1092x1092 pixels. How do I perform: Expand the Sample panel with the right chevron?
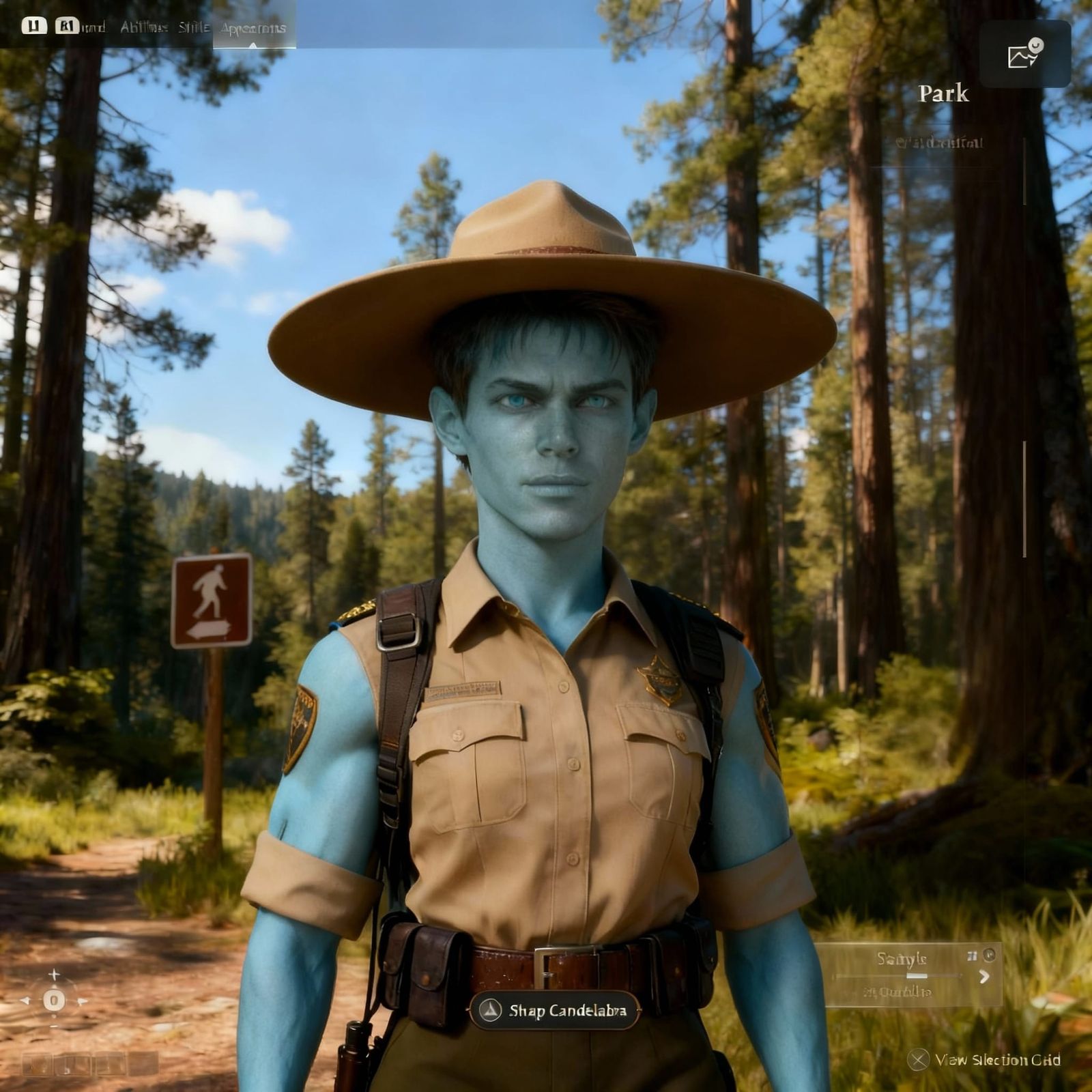coord(985,976)
